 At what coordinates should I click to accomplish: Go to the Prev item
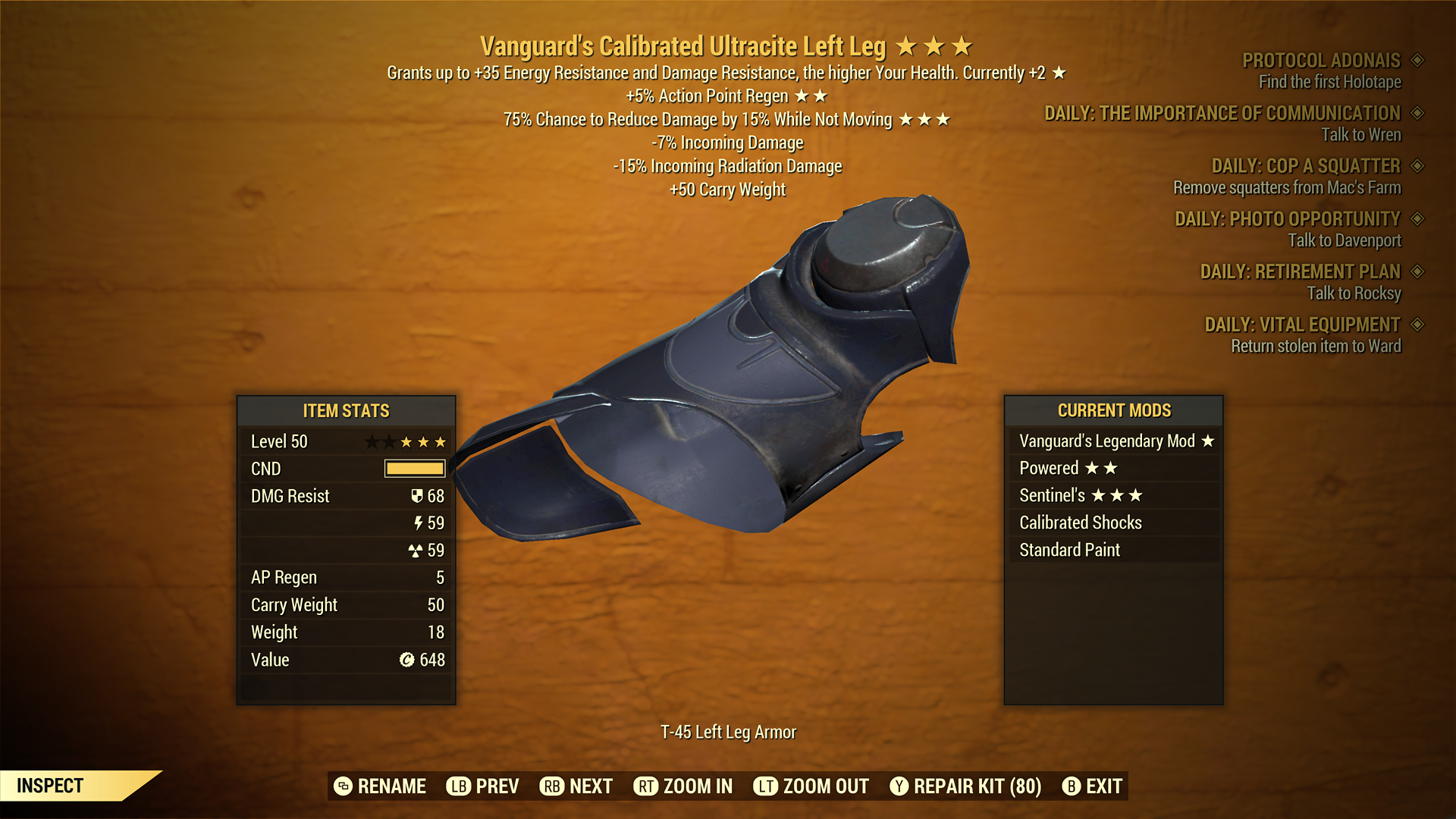pyautogui.click(x=483, y=786)
